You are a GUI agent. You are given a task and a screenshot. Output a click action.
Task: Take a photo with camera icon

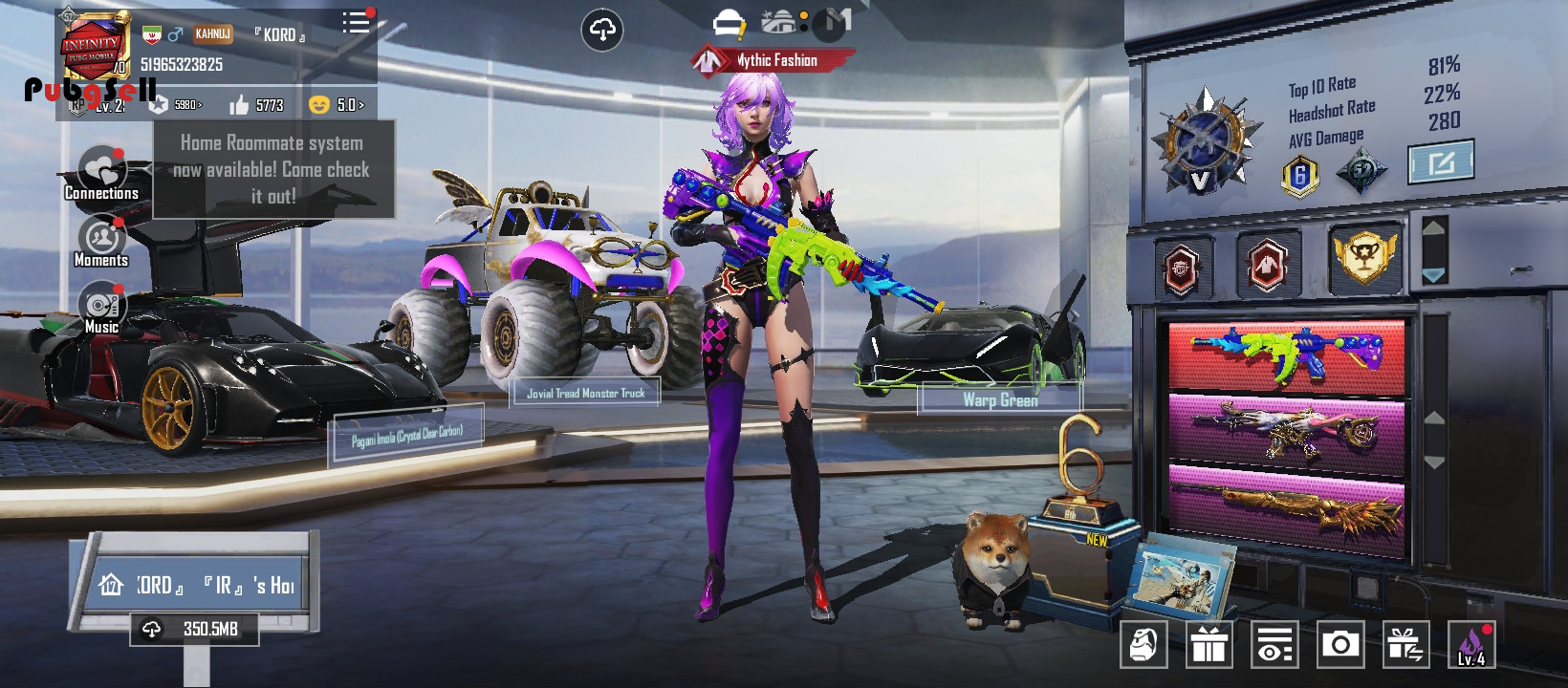coord(1340,645)
